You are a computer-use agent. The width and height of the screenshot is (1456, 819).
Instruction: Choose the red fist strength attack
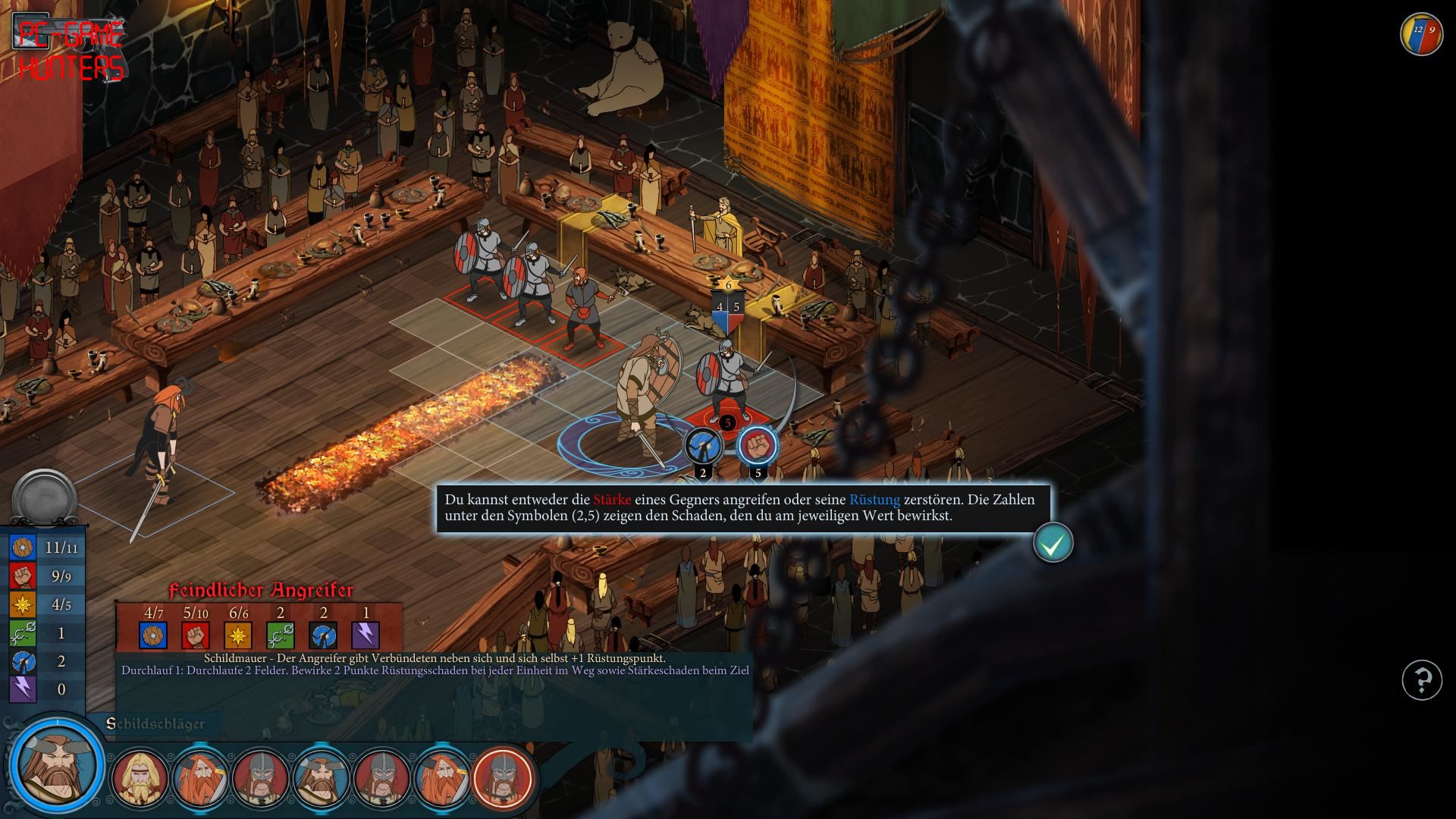tap(758, 445)
